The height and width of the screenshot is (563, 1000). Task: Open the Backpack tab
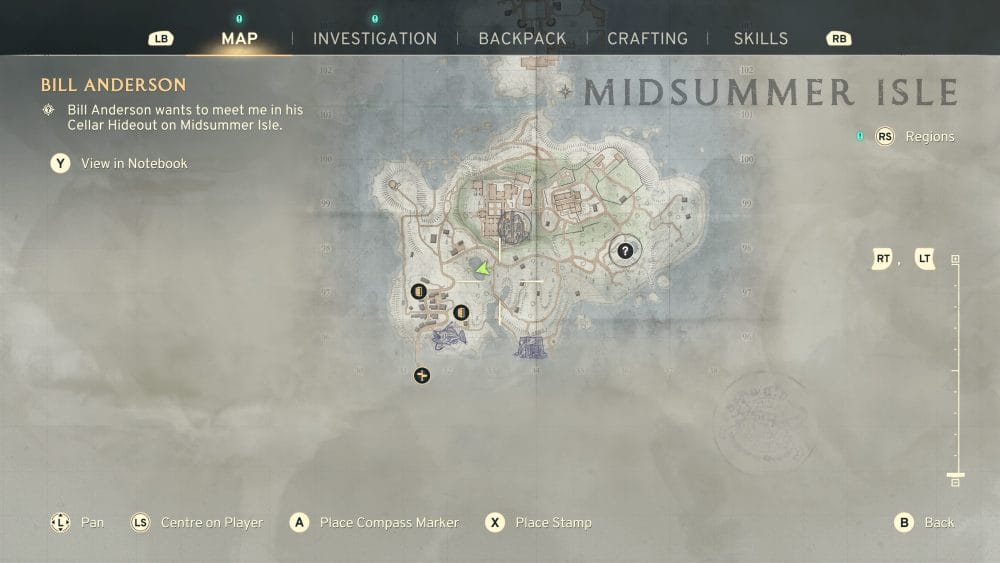point(522,39)
